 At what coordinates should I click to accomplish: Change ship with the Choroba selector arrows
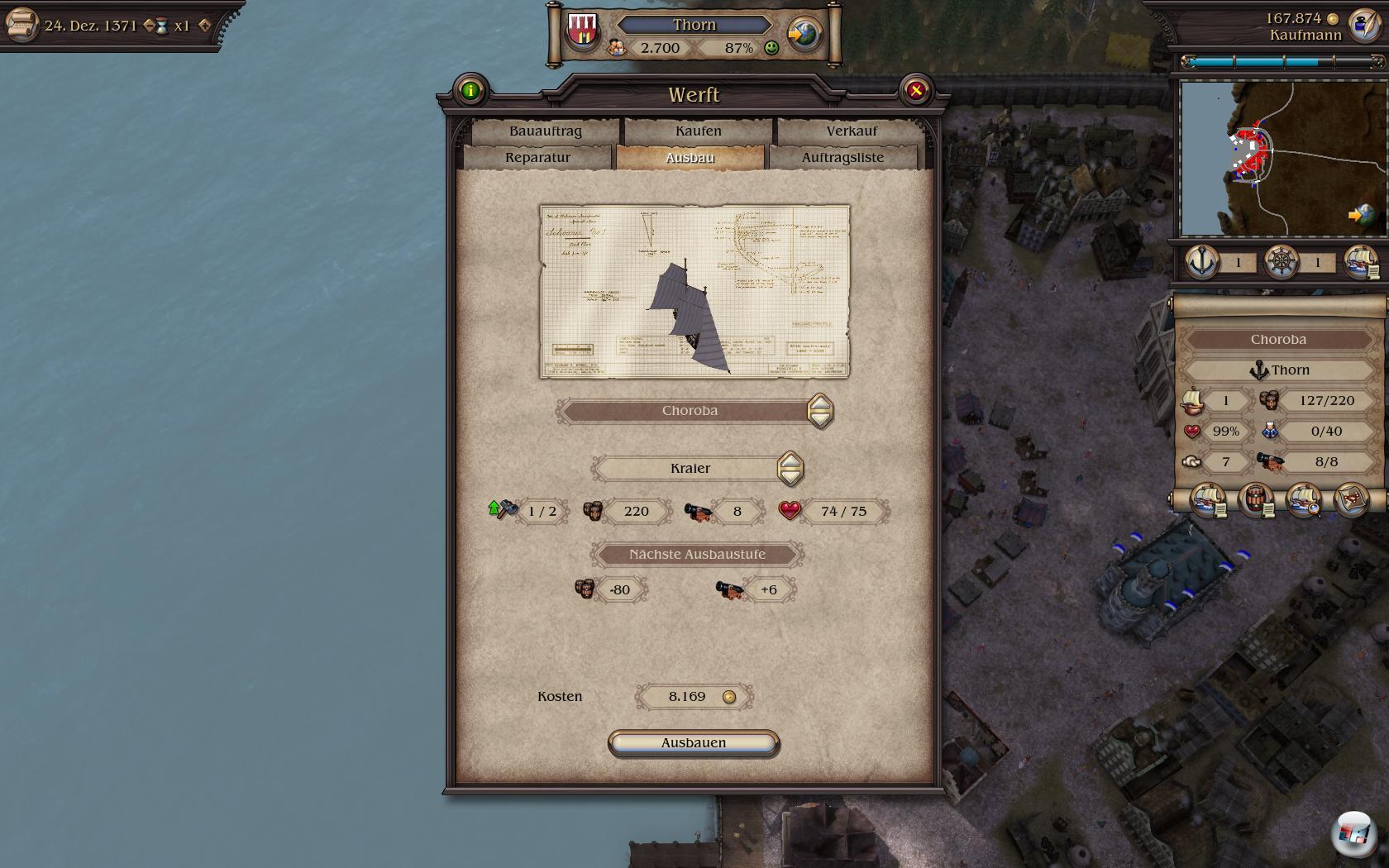pos(819,411)
